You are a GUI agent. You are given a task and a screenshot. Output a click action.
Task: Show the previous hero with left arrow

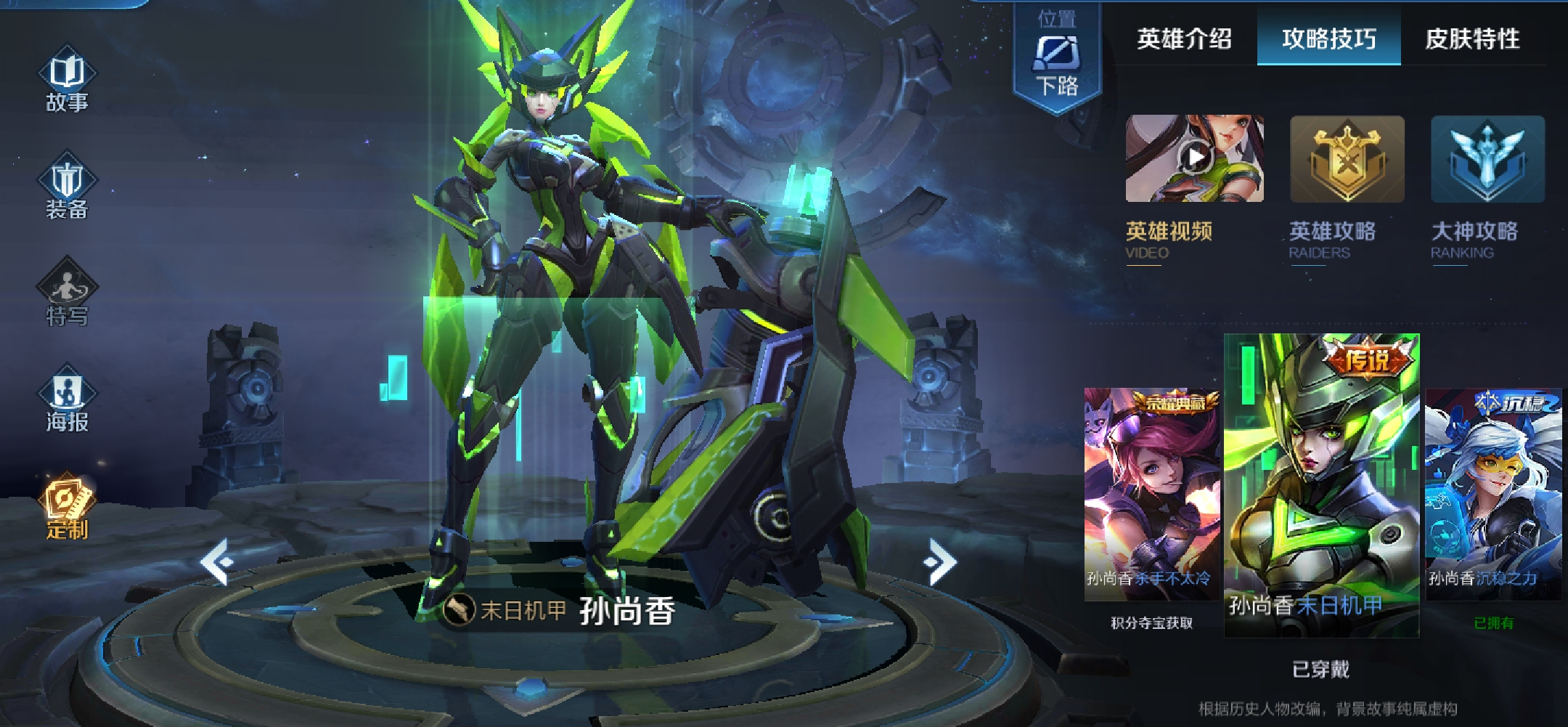pyautogui.click(x=217, y=561)
